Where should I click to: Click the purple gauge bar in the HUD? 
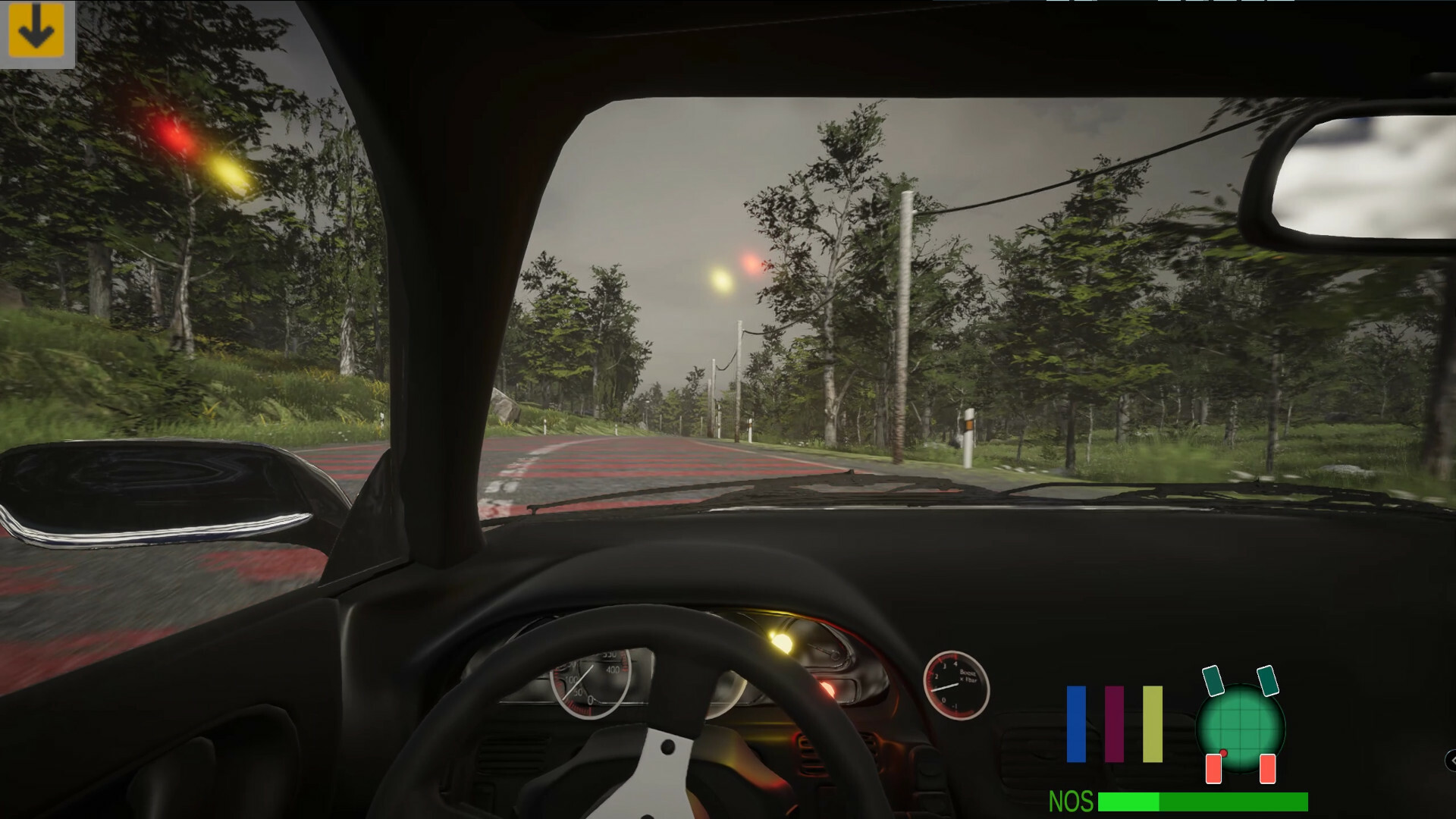click(x=1115, y=724)
